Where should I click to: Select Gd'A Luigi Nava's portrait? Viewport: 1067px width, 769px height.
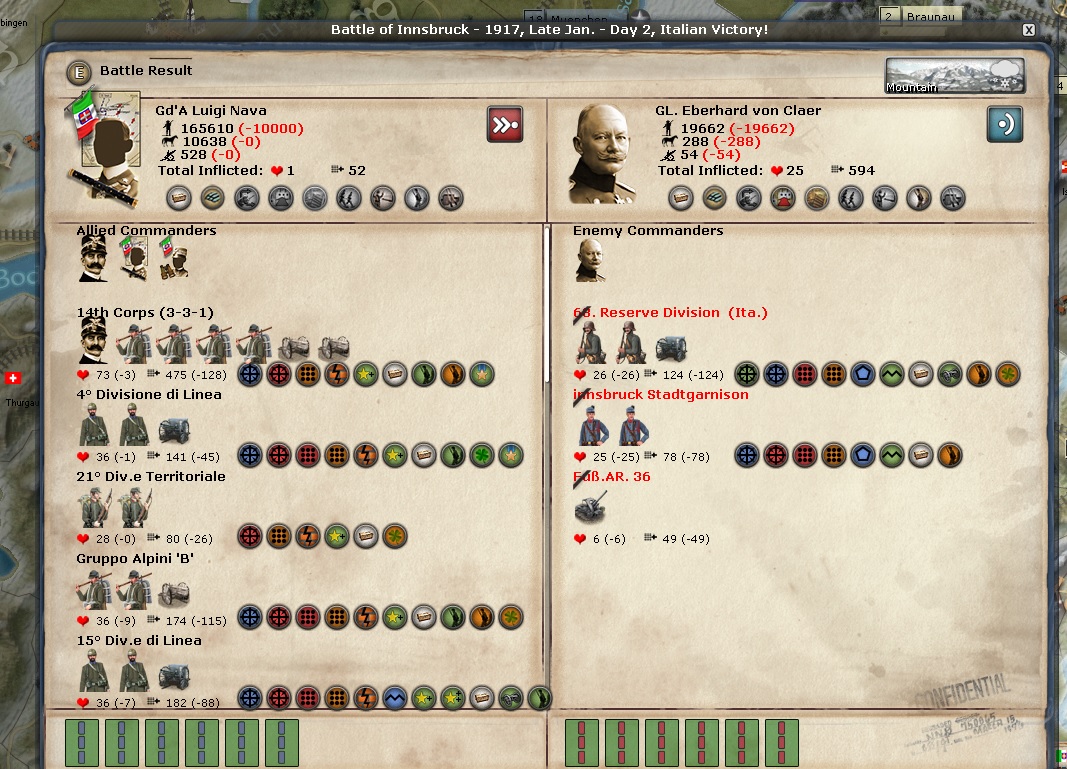coord(106,148)
